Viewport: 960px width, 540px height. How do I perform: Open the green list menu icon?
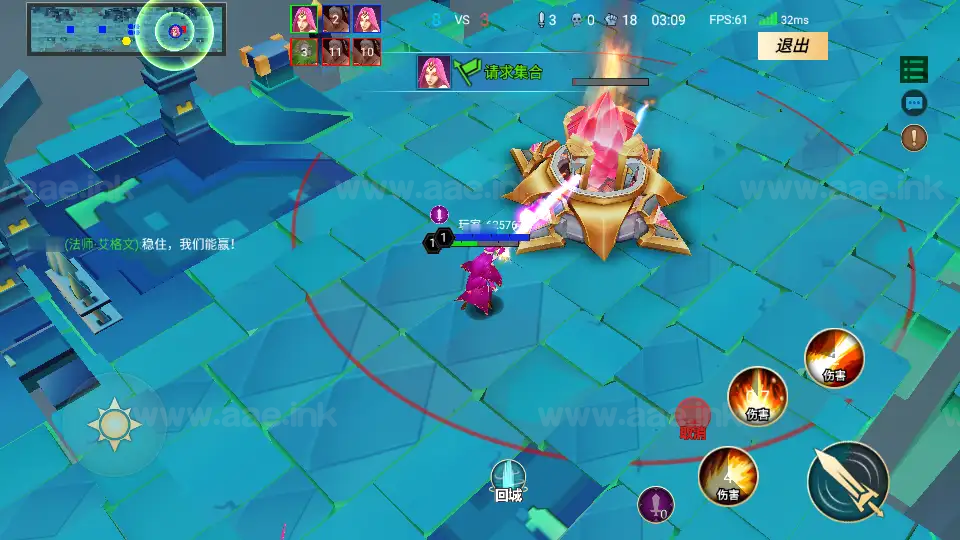[914, 69]
